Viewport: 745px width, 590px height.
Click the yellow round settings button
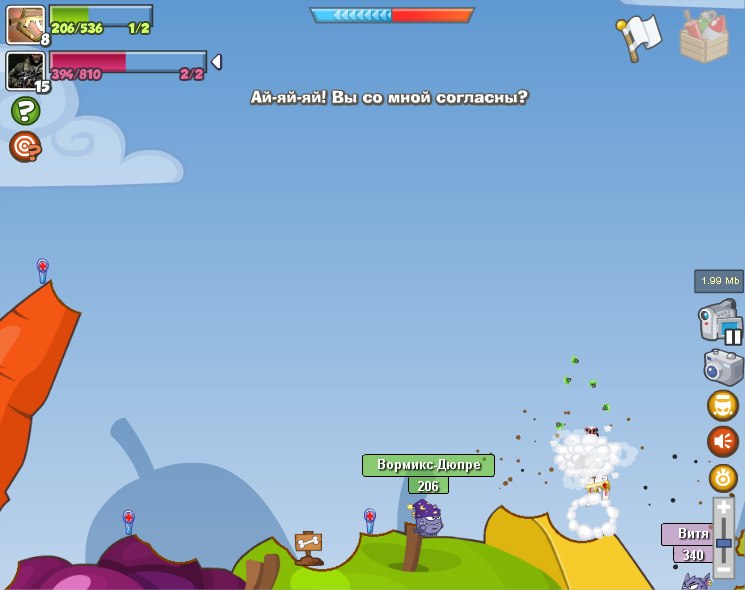coord(723,477)
